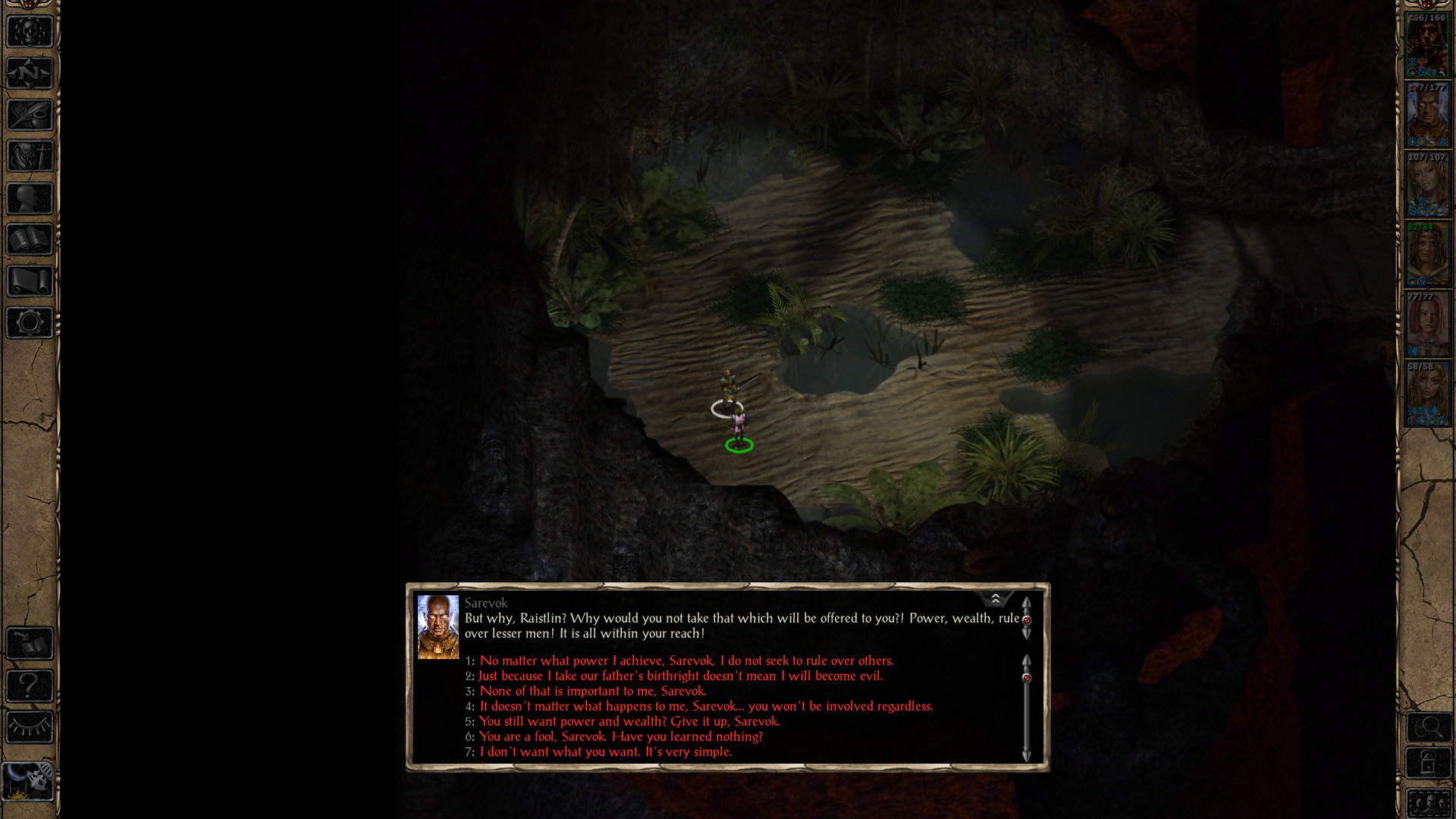Image resolution: width=1456 pixels, height=819 pixels.
Task: Select reply 6: You are a fool, Sarevok
Action: pyautogui.click(x=620, y=736)
